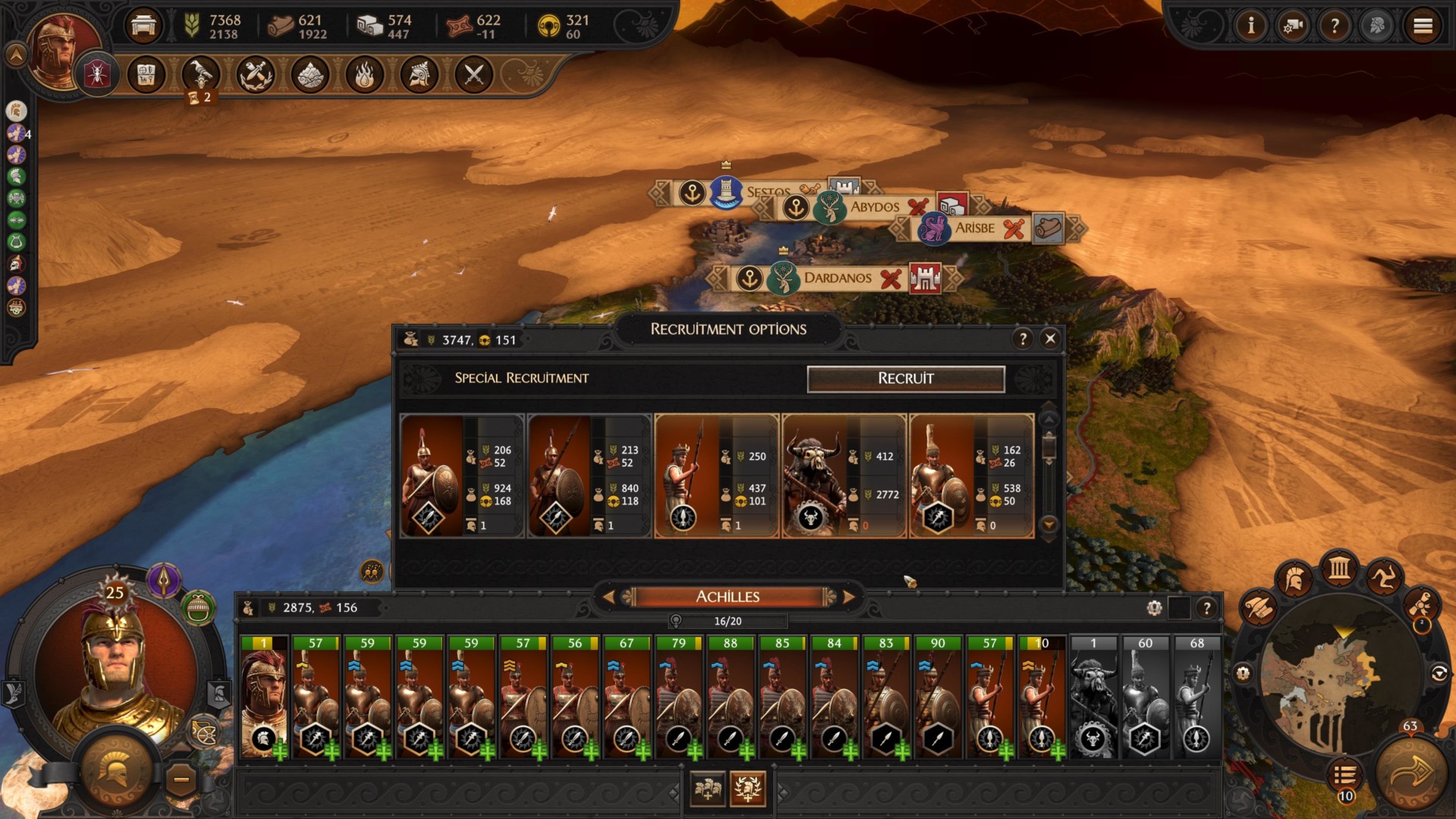The height and width of the screenshot is (819, 1456).
Task: Select the recruitment card costing 206 food
Action: (x=461, y=475)
